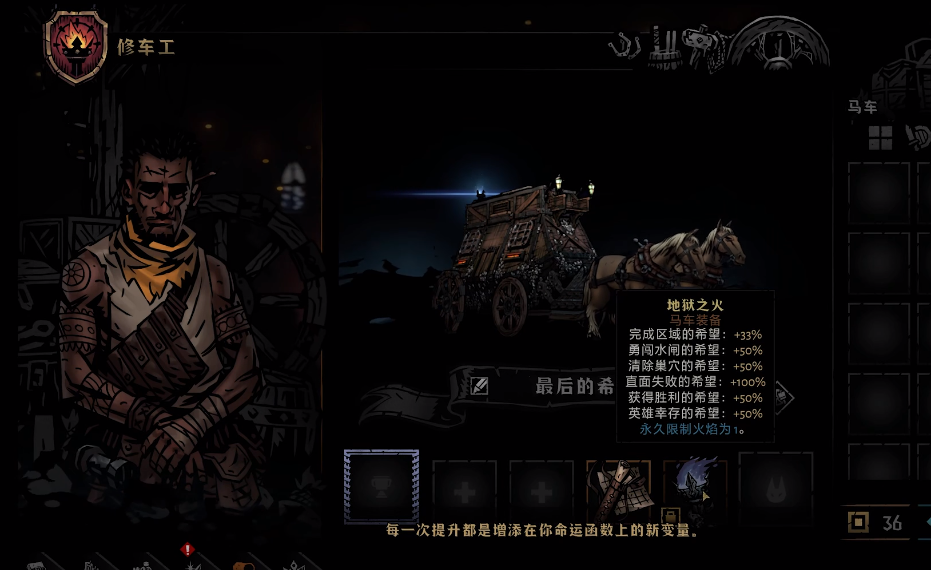Click the pencil rename icon on the banner
Viewport: 931px width, 570px height.
pos(480,386)
